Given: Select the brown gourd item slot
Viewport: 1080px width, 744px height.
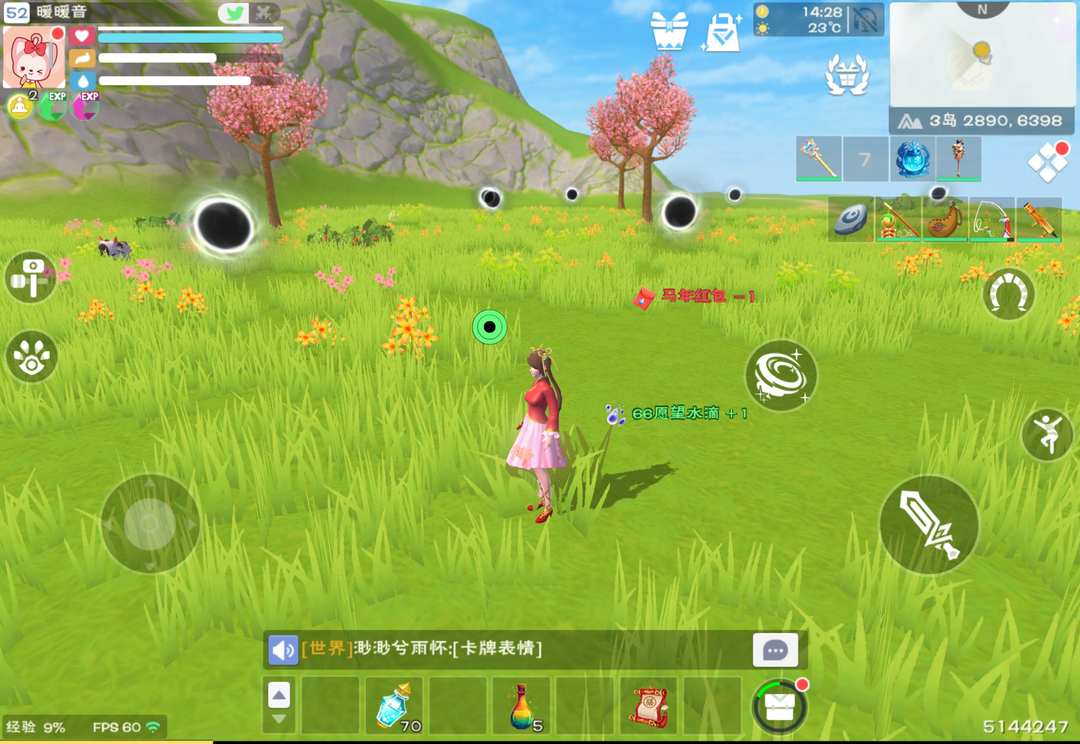Looking at the screenshot, I should (944, 220).
